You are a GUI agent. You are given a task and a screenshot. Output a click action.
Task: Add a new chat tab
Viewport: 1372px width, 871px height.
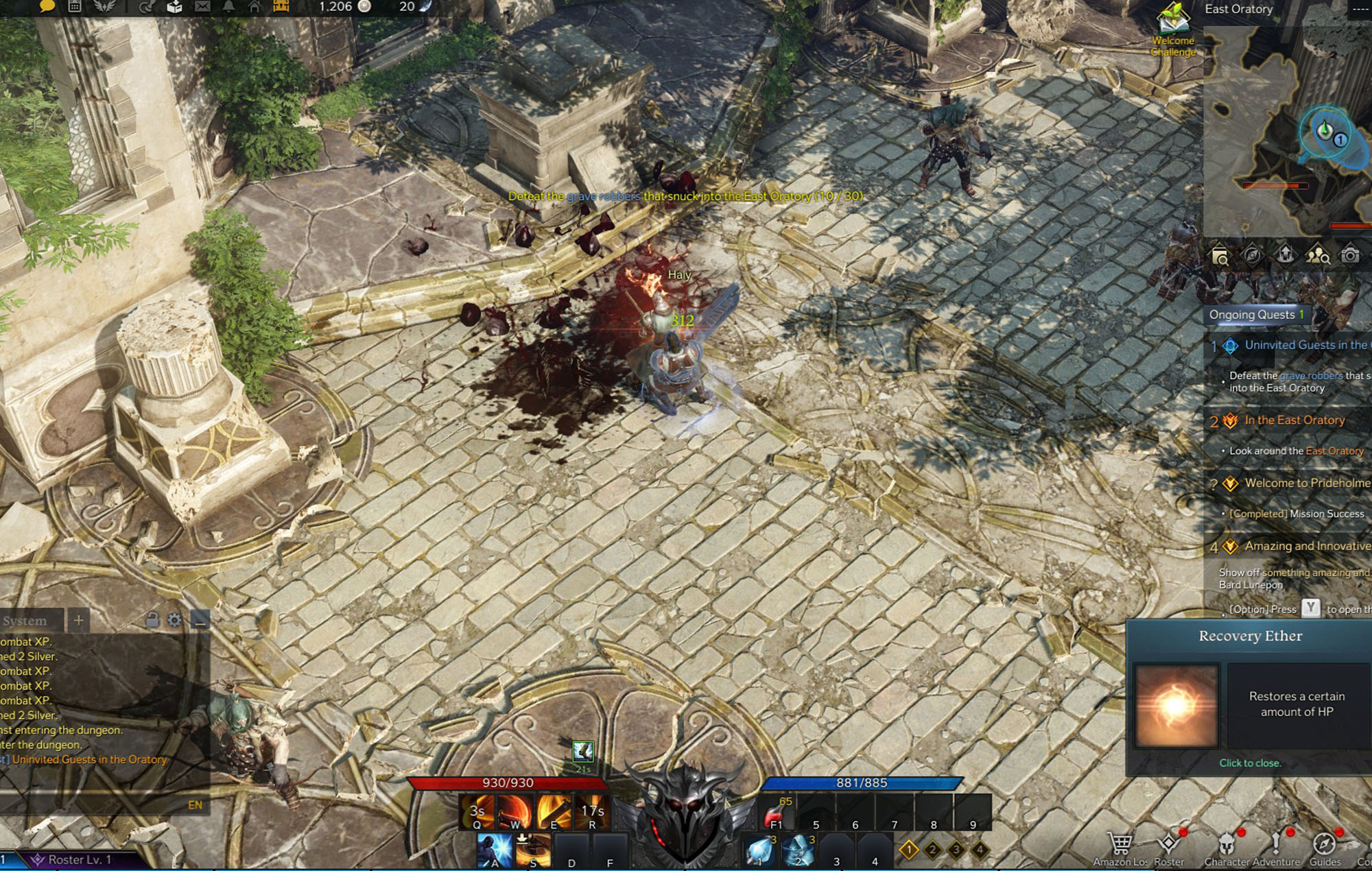click(x=79, y=621)
